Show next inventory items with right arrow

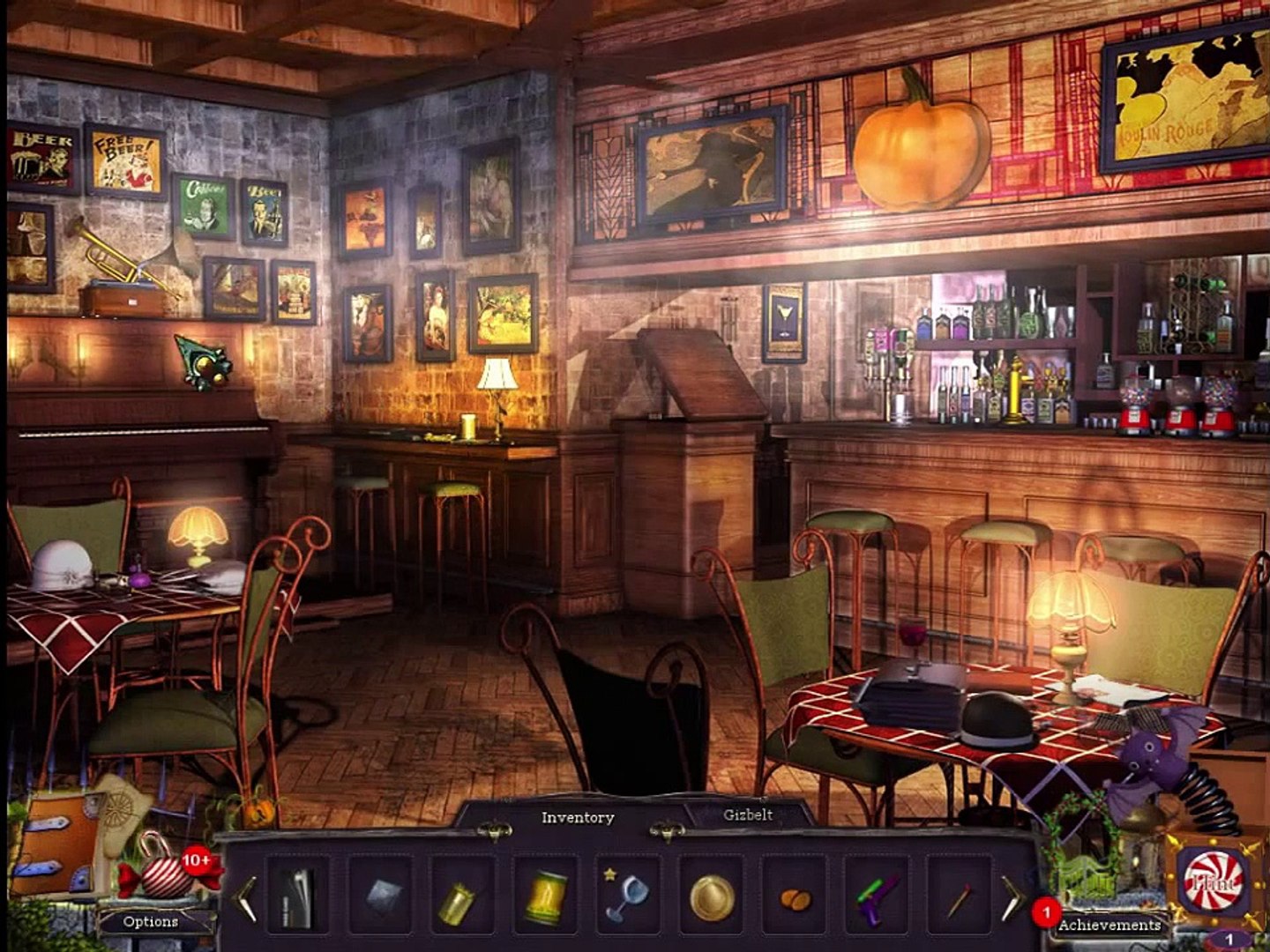click(1012, 897)
